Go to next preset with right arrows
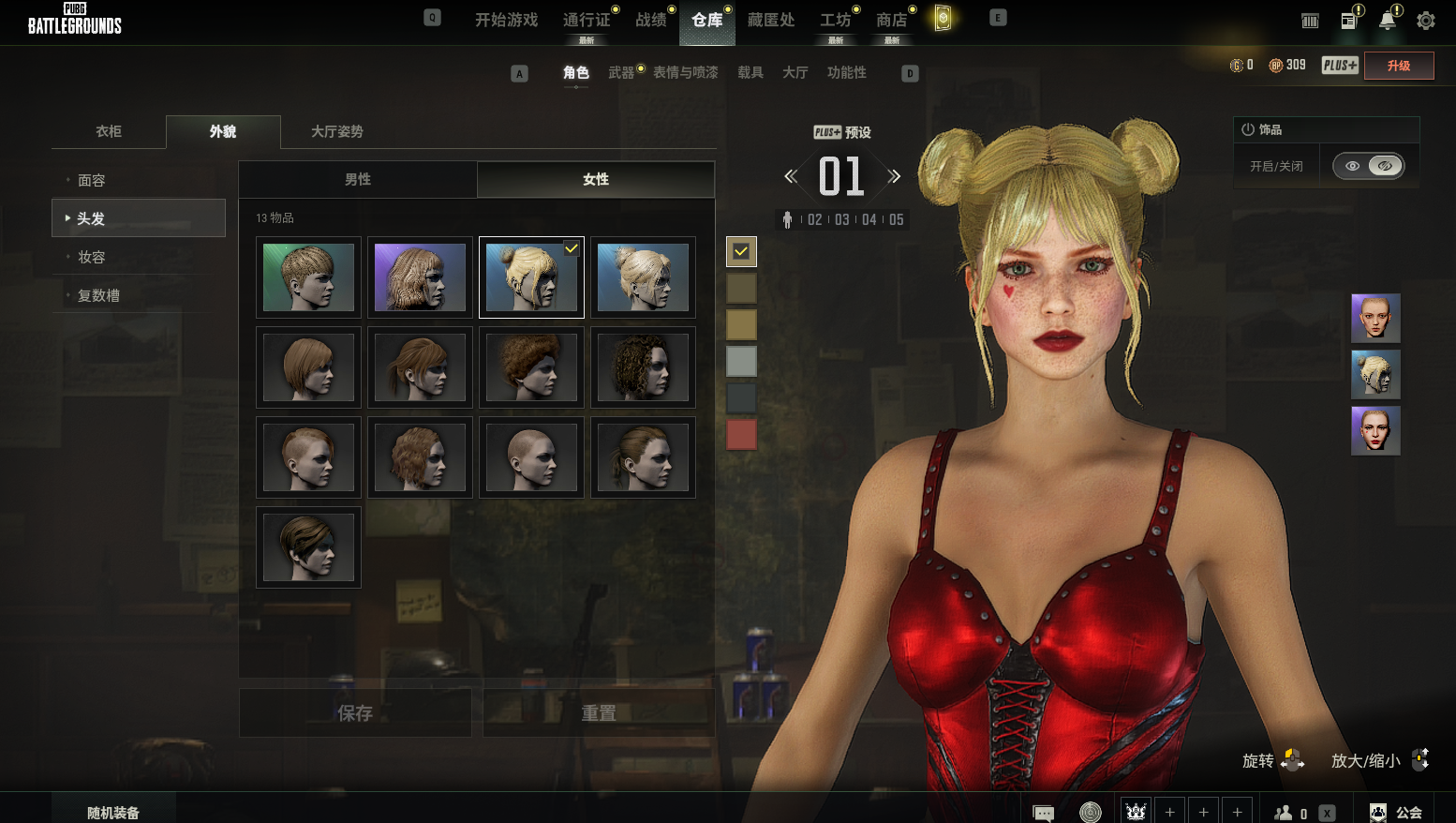The height and width of the screenshot is (823, 1456). pos(894,176)
